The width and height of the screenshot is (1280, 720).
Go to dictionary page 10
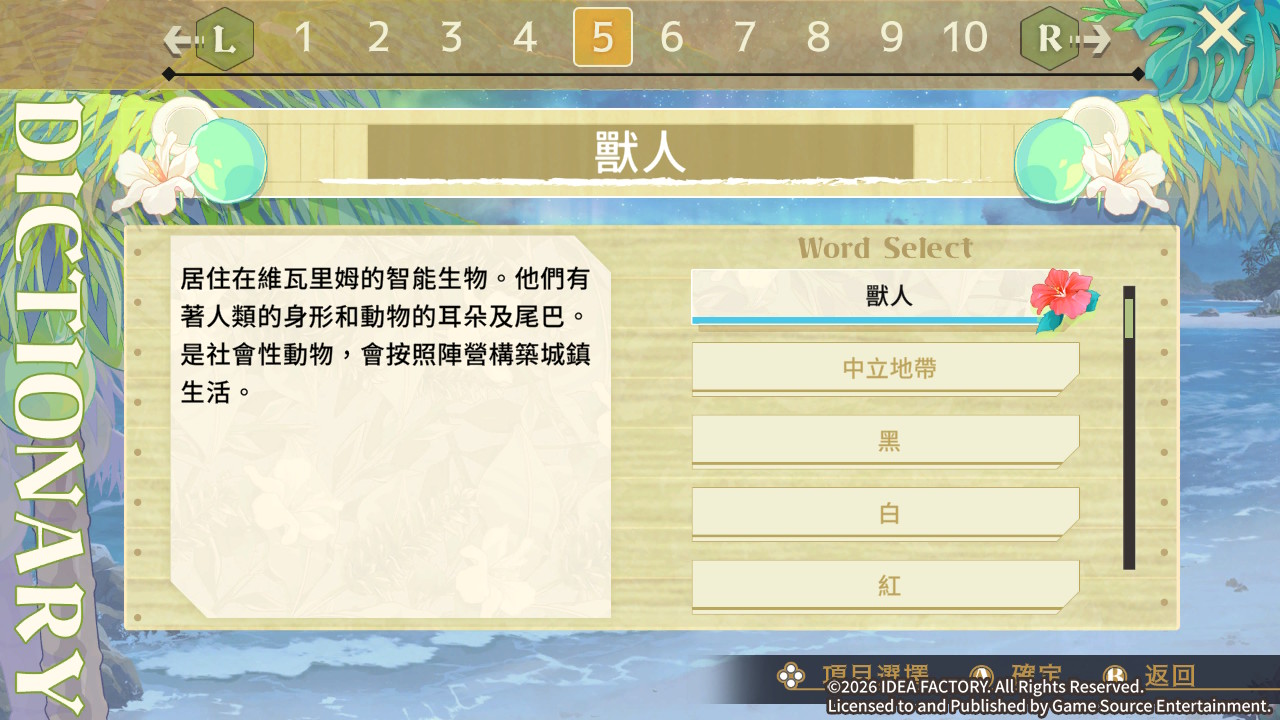pos(965,38)
